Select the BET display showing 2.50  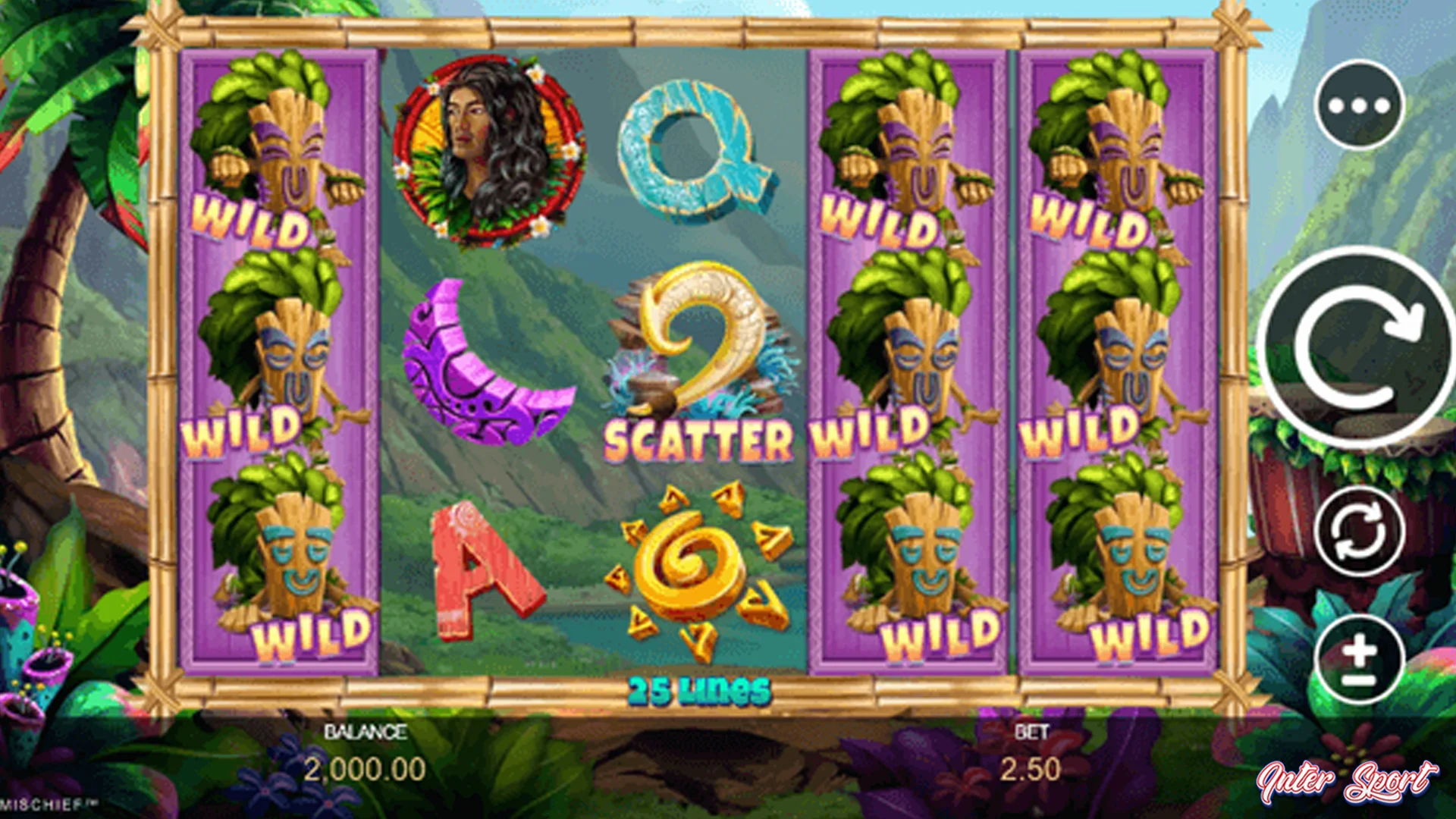[1033, 751]
